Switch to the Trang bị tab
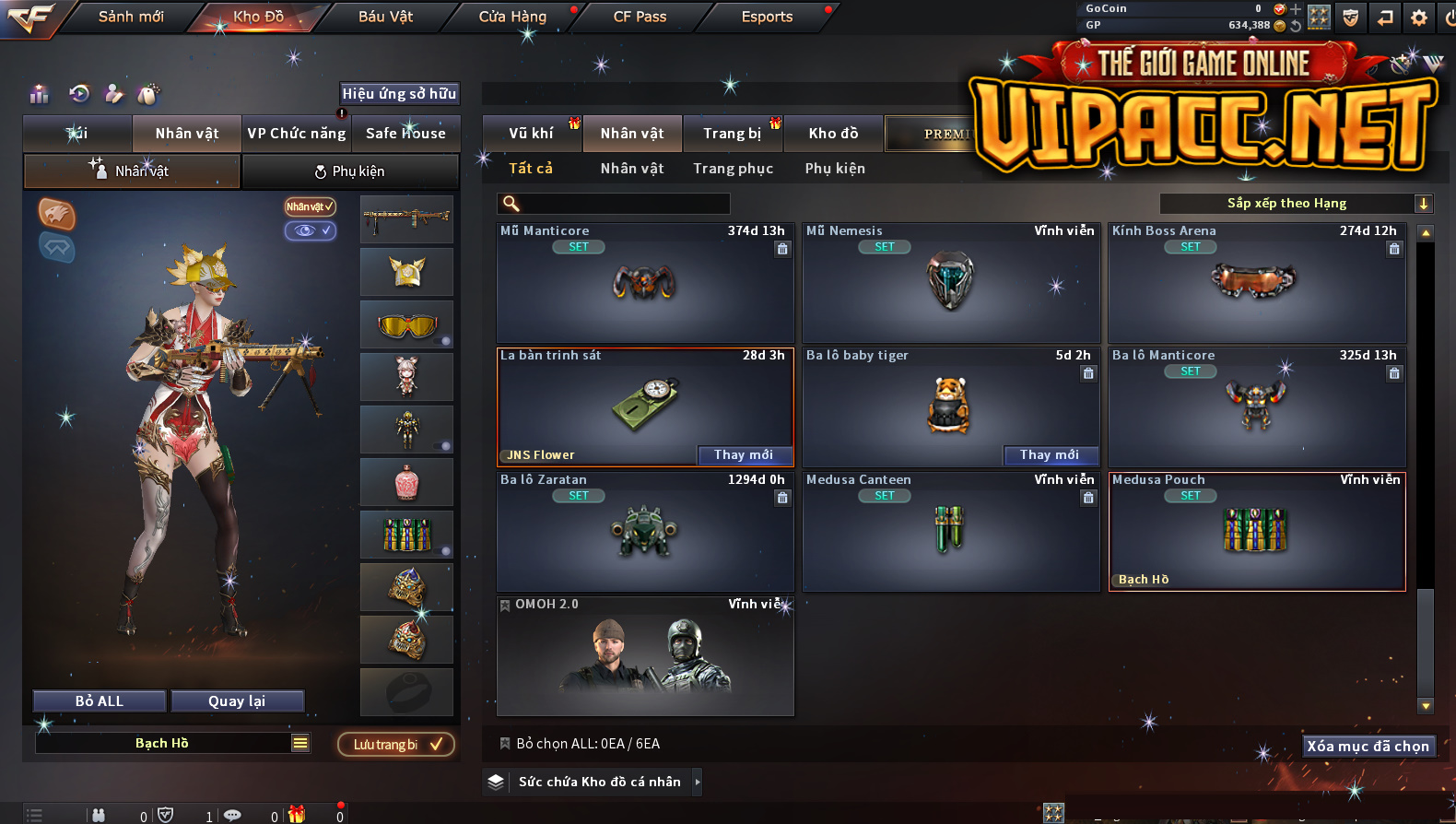This screenshot has height=824, width=1456. tap(733, 134)
